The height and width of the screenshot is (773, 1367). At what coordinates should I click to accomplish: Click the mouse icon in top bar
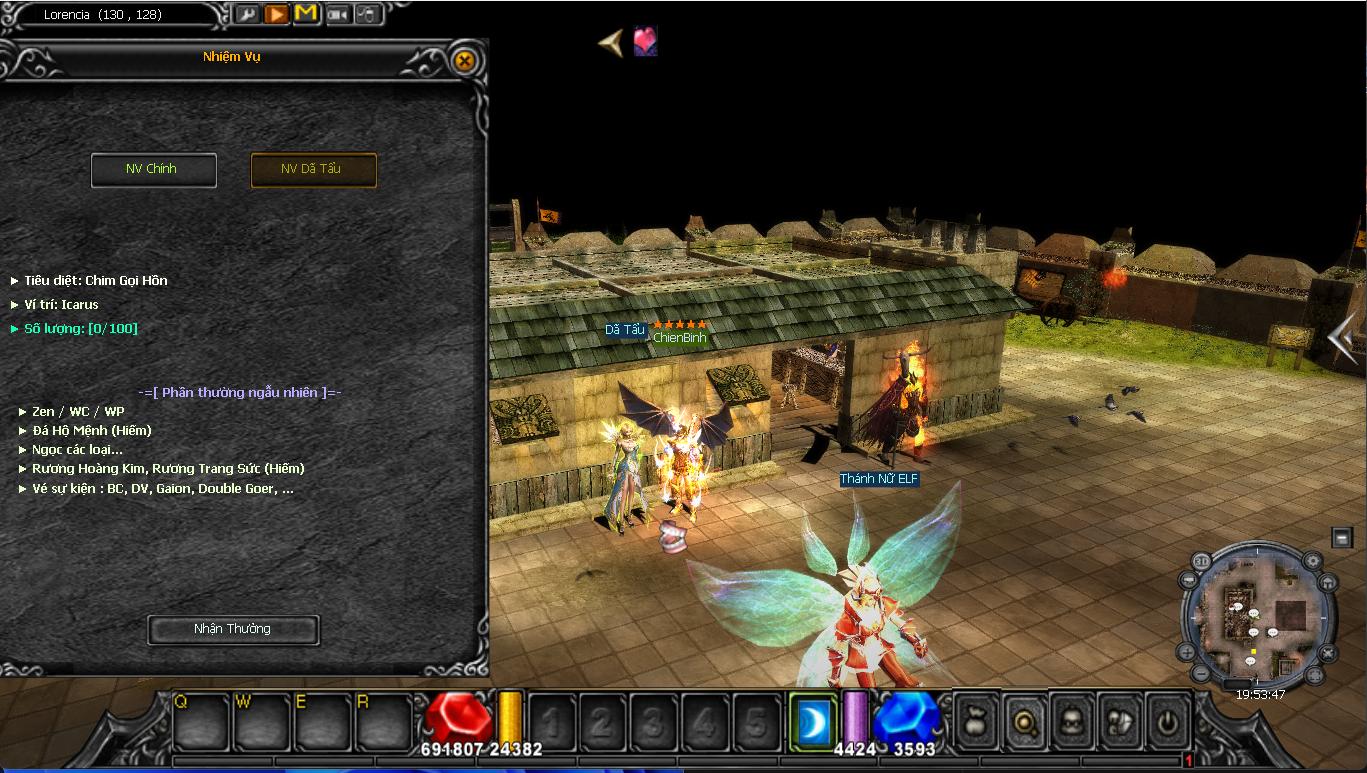(367, 15)
